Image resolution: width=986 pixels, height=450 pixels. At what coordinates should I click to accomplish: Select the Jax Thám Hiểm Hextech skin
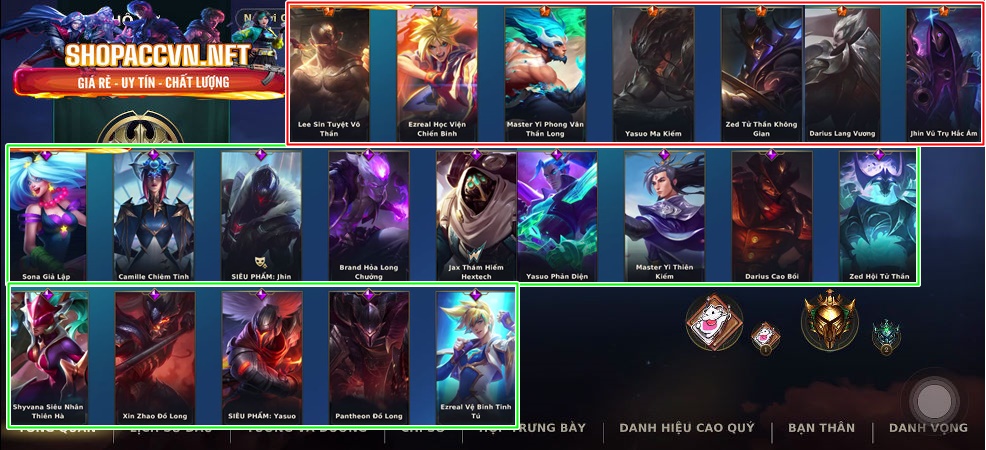476,214
